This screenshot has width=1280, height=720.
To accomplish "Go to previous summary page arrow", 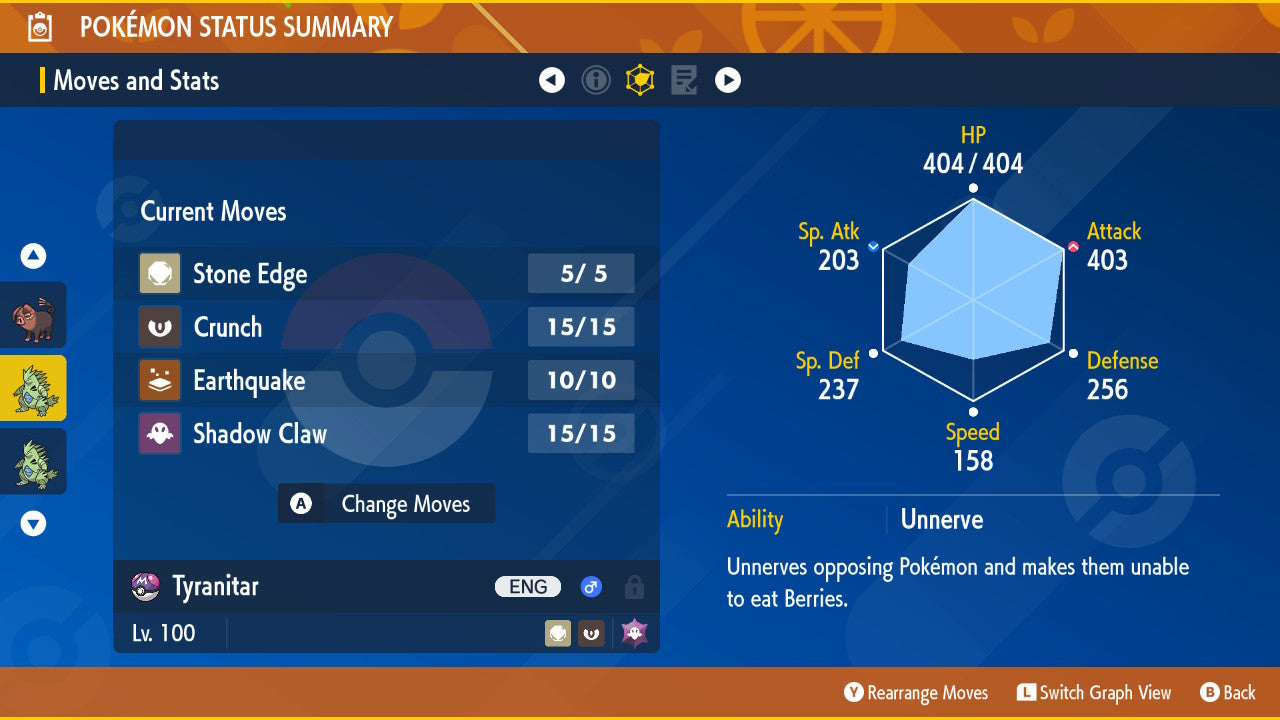I will click(x=552, y=80).
